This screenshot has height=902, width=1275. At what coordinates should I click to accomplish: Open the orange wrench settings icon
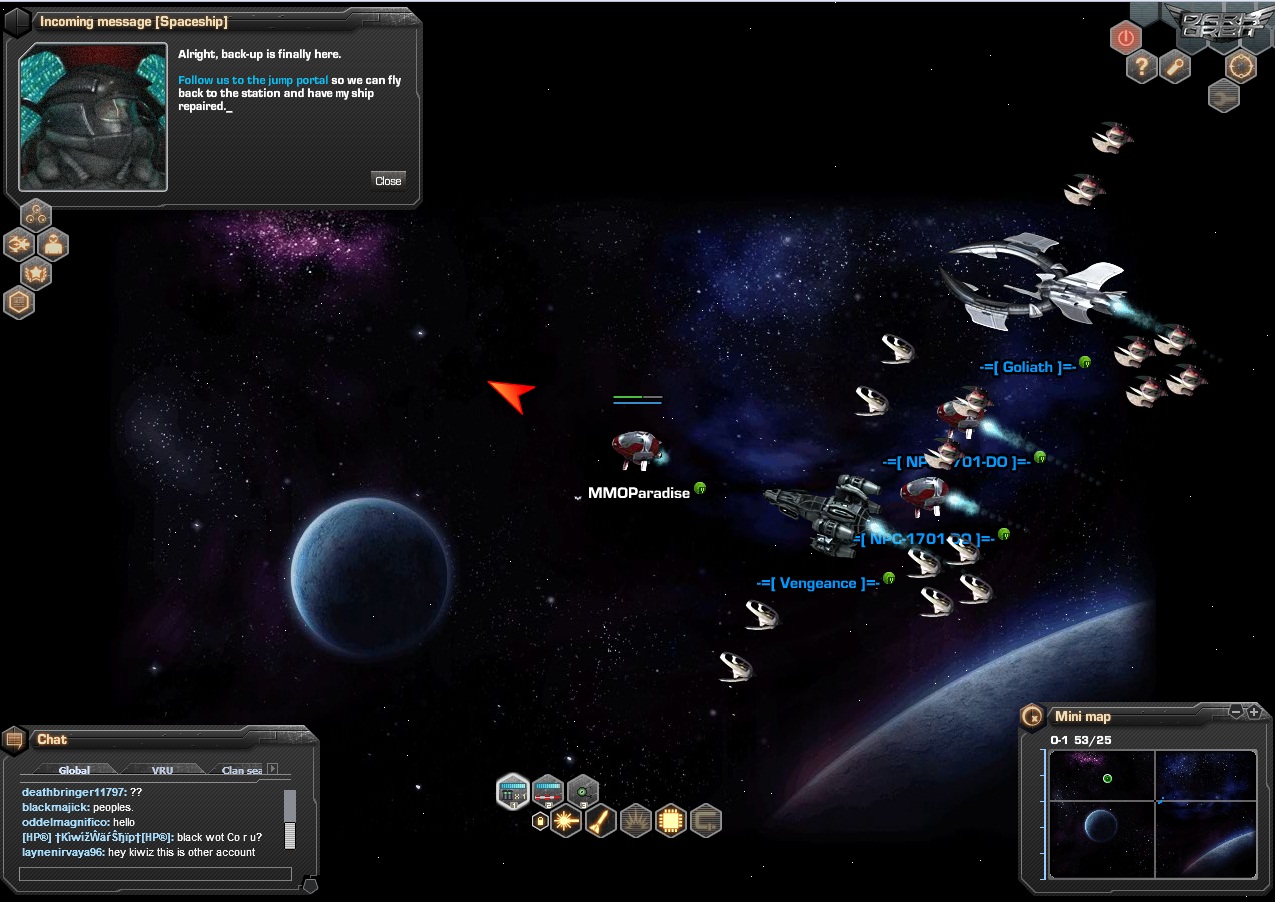coord(1176,67)
